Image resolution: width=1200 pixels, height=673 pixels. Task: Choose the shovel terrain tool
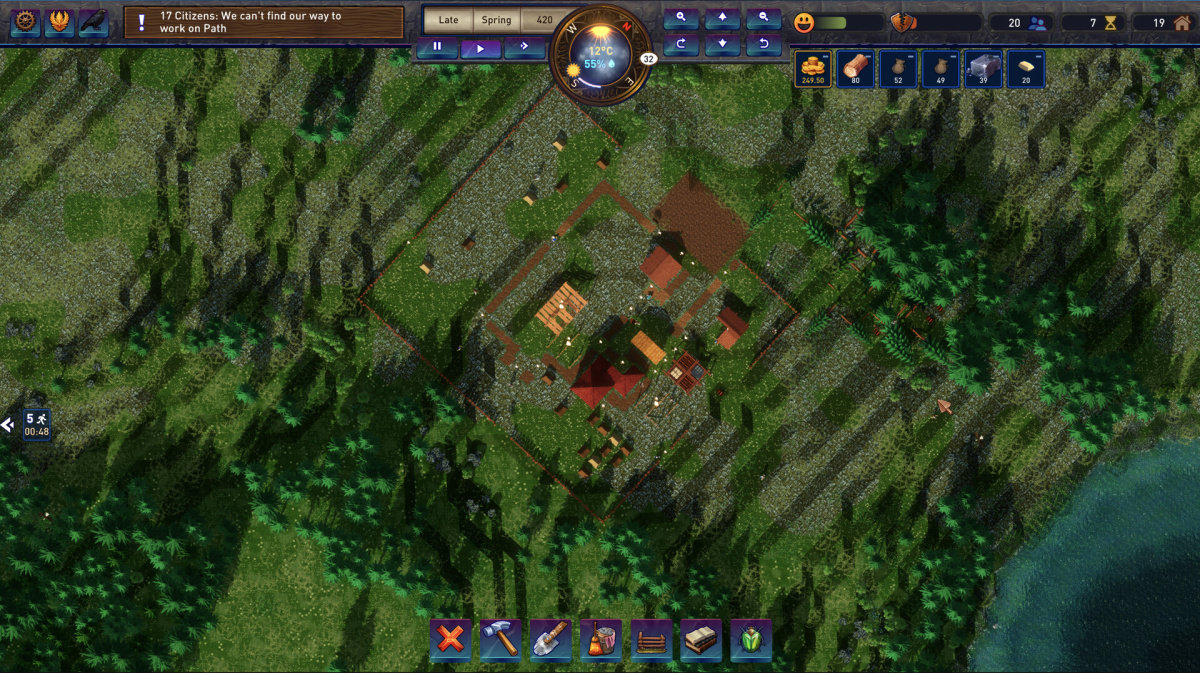(550, 639)
